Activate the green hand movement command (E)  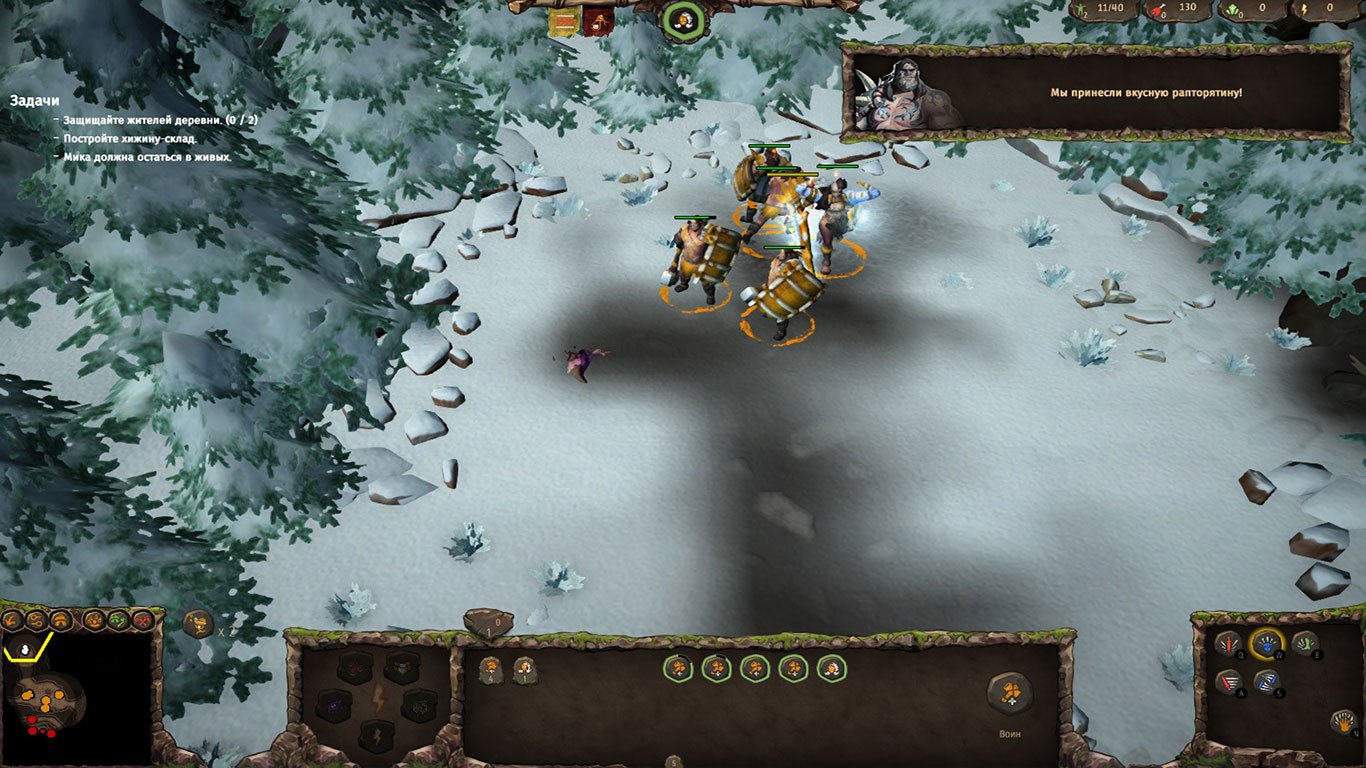tap(1305, 643)
